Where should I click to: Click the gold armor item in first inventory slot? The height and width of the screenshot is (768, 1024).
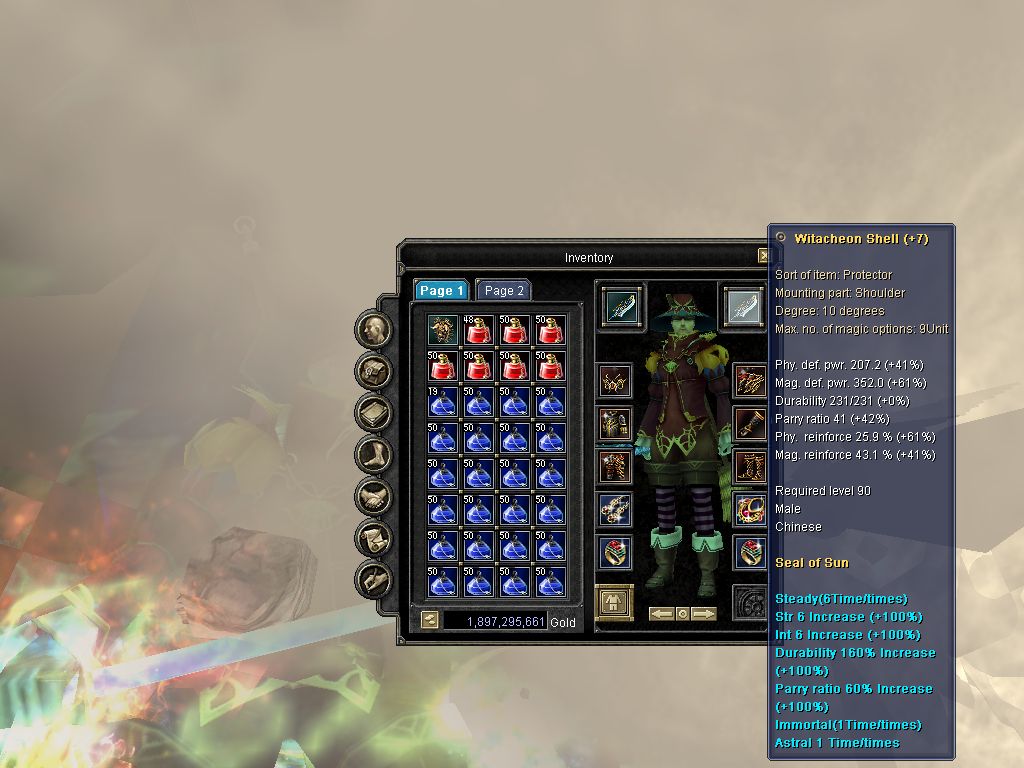tap(442, 329)
